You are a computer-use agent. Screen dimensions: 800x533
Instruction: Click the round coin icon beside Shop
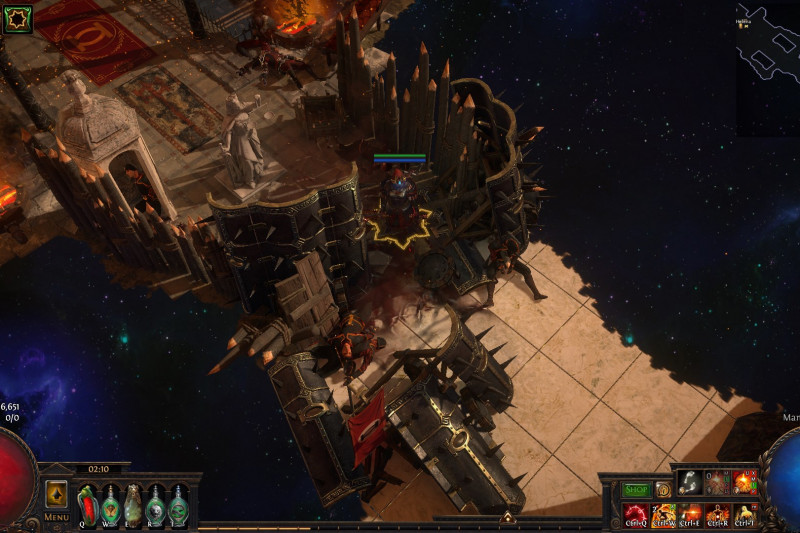663,490
